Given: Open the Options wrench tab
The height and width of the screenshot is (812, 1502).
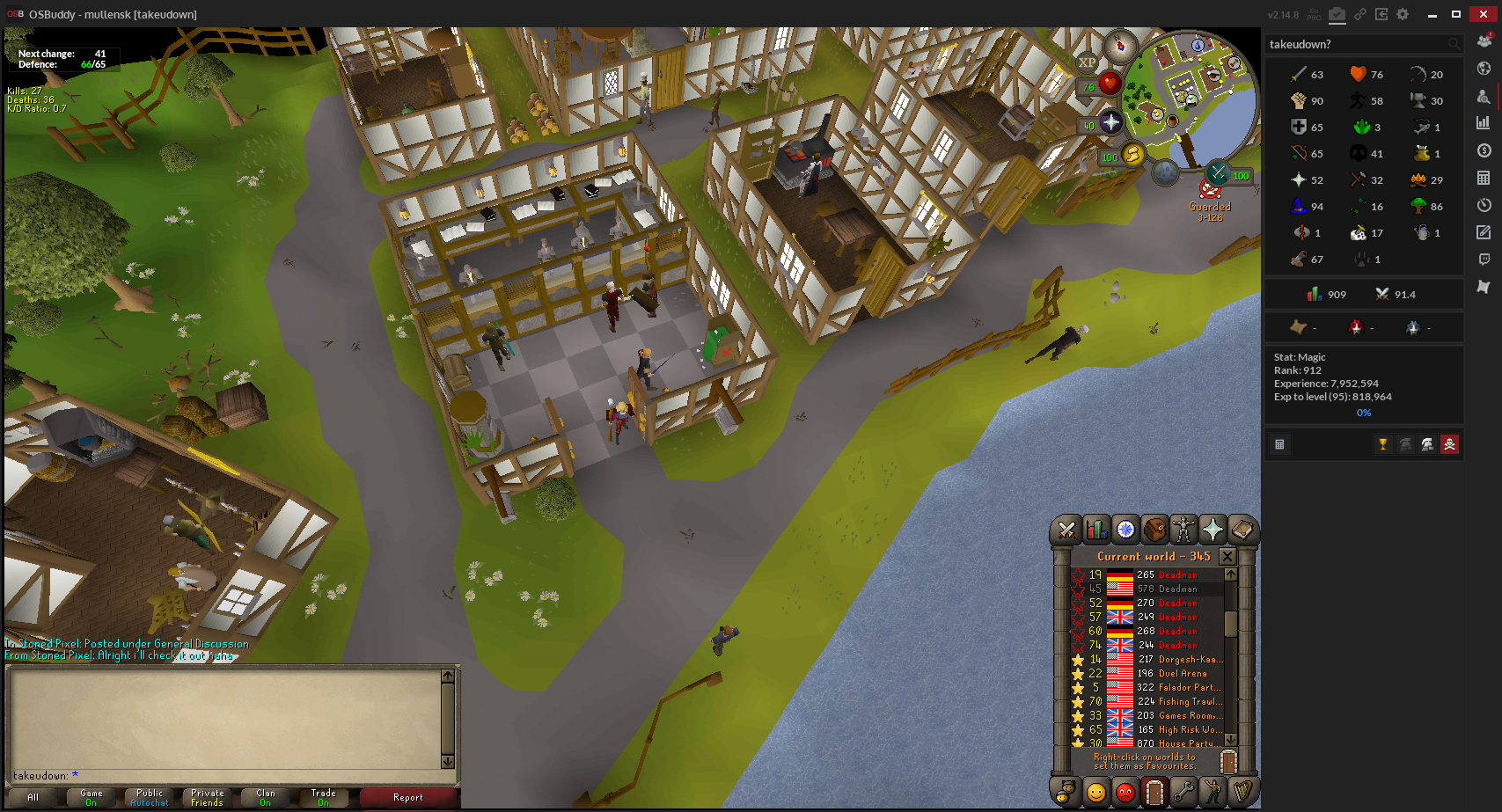Looking at the screenshot, I should pos(1183,792).
